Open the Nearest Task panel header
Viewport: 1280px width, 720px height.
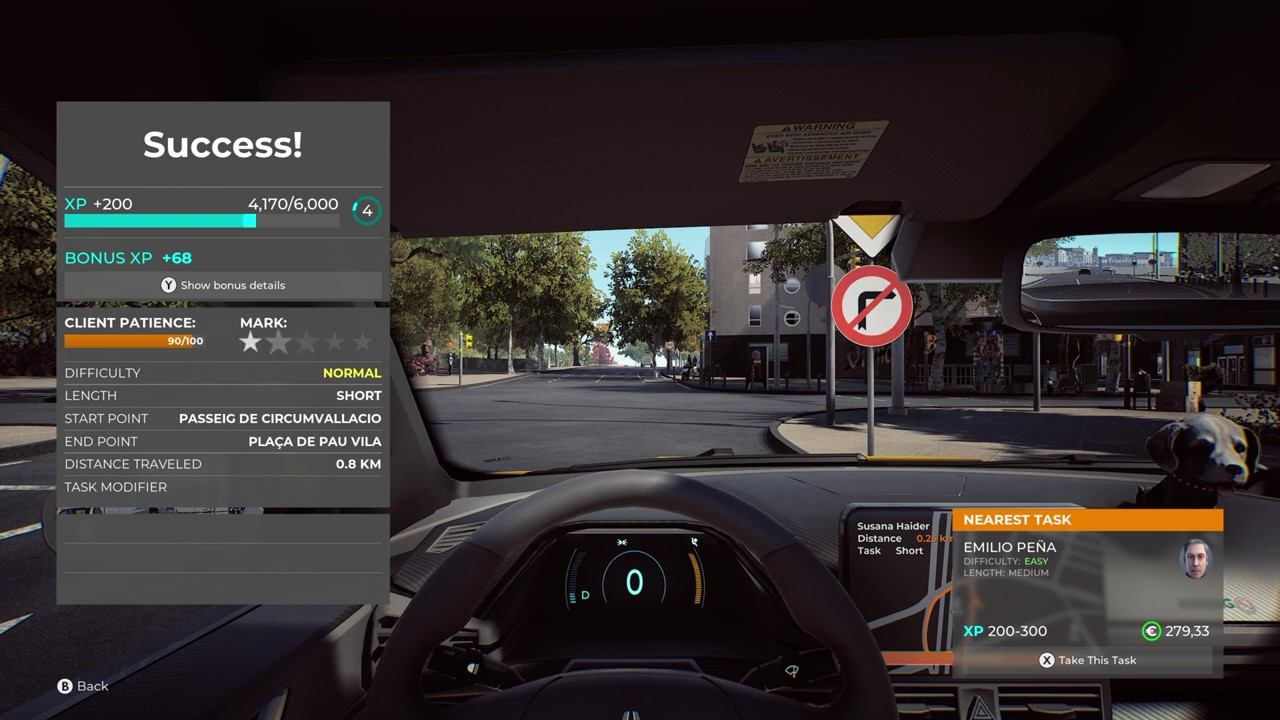1087,520
